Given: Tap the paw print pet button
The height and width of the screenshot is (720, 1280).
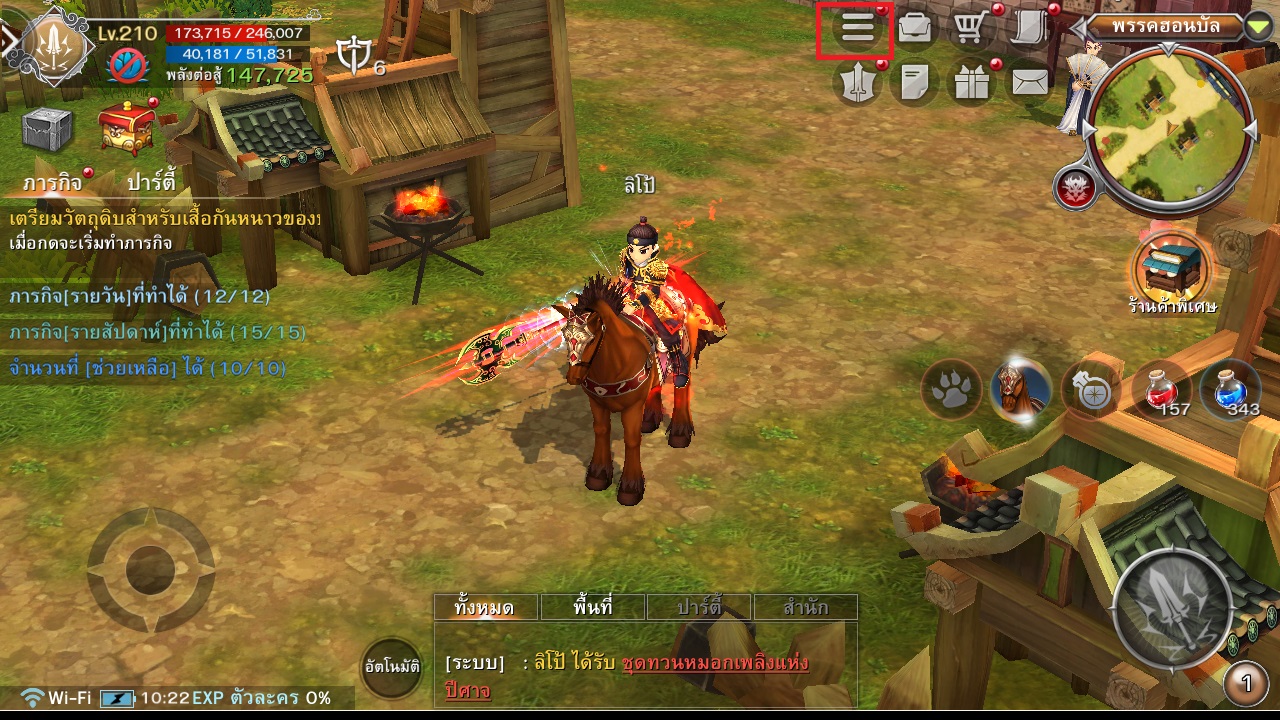Looking at the screenshot, I should tap(951, 388).
